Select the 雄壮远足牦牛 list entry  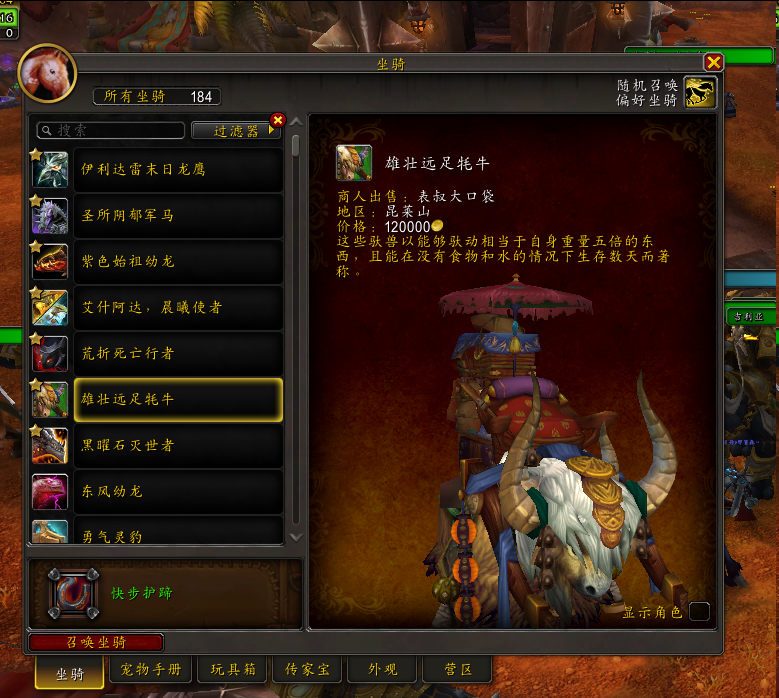(177, 400)
